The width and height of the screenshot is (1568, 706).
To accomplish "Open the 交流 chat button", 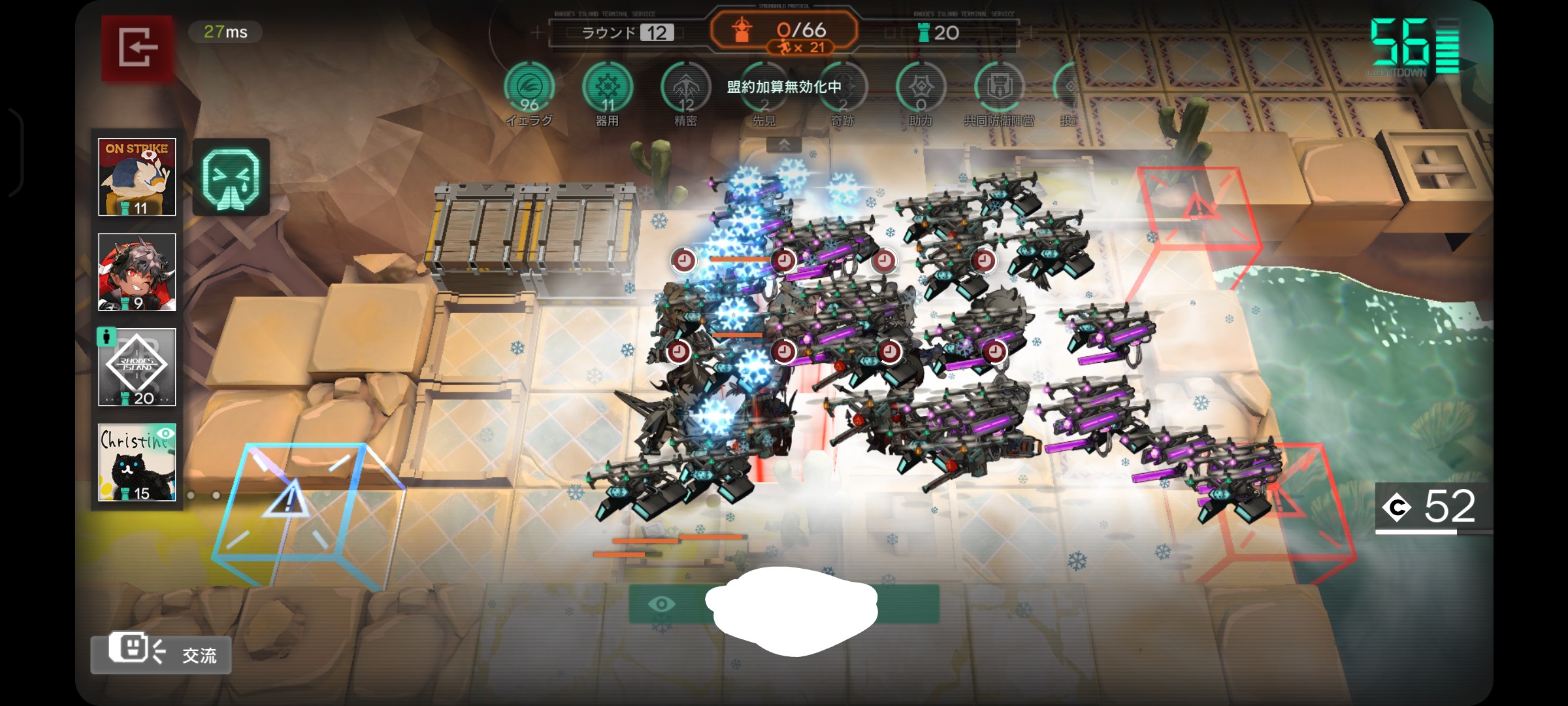I will [x=161, y=653].
